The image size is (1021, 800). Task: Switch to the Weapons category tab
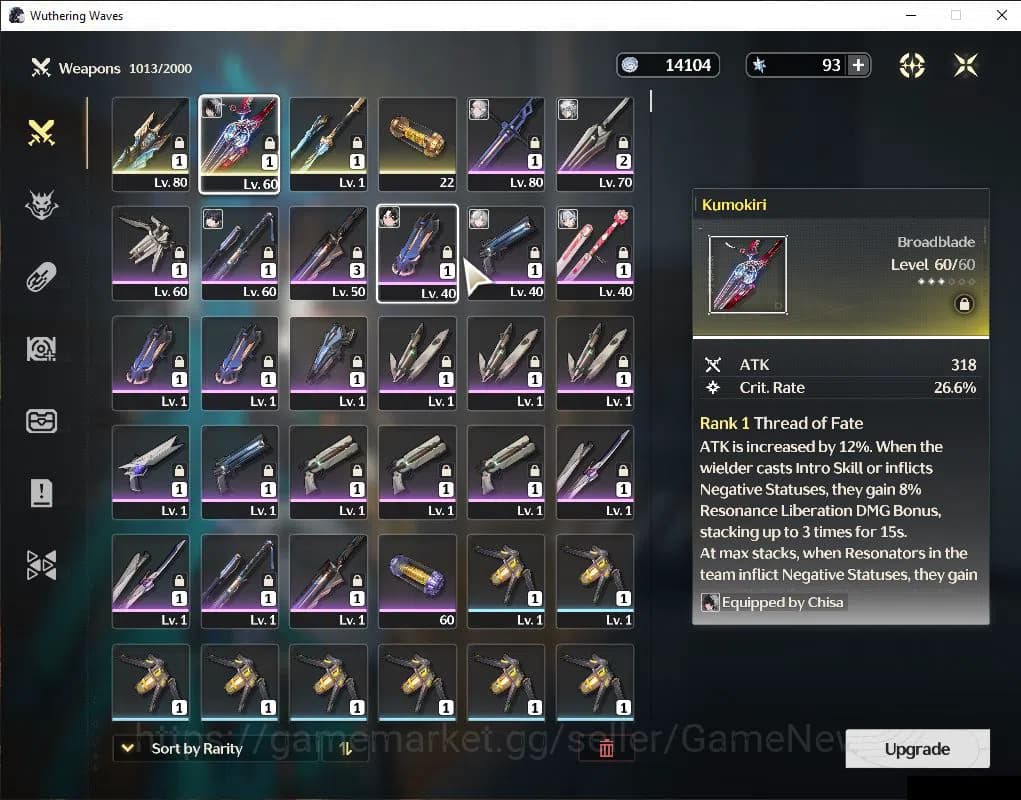(41, 133)
